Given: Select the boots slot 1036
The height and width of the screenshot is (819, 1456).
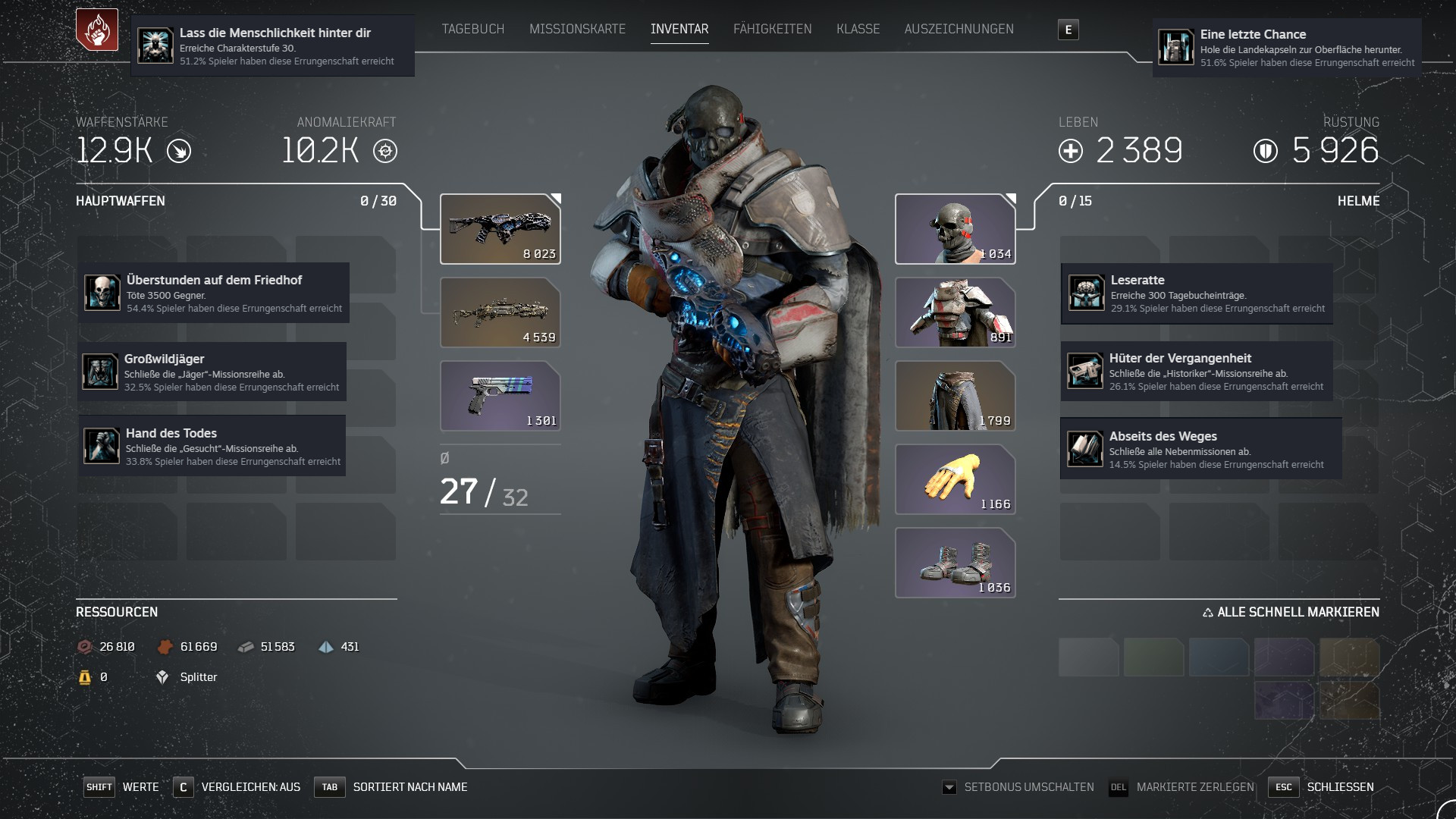Looking at the screenshot, I should [x=955, y=563].
